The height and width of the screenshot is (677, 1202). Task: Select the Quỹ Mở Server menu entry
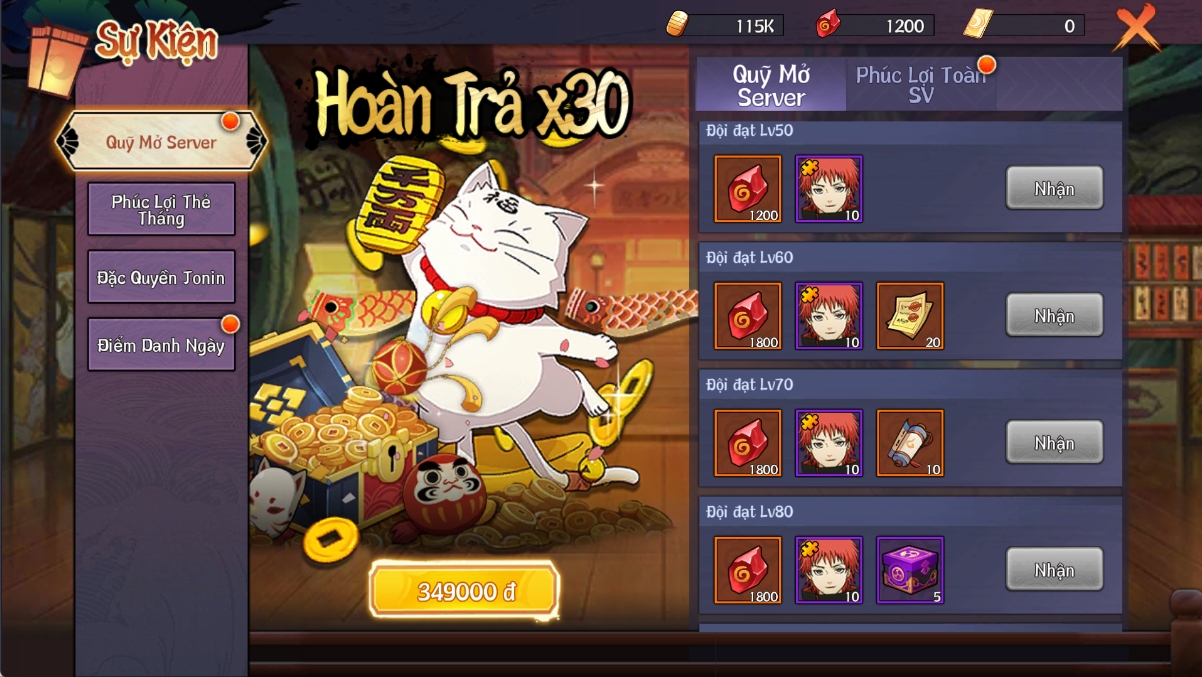161,143
